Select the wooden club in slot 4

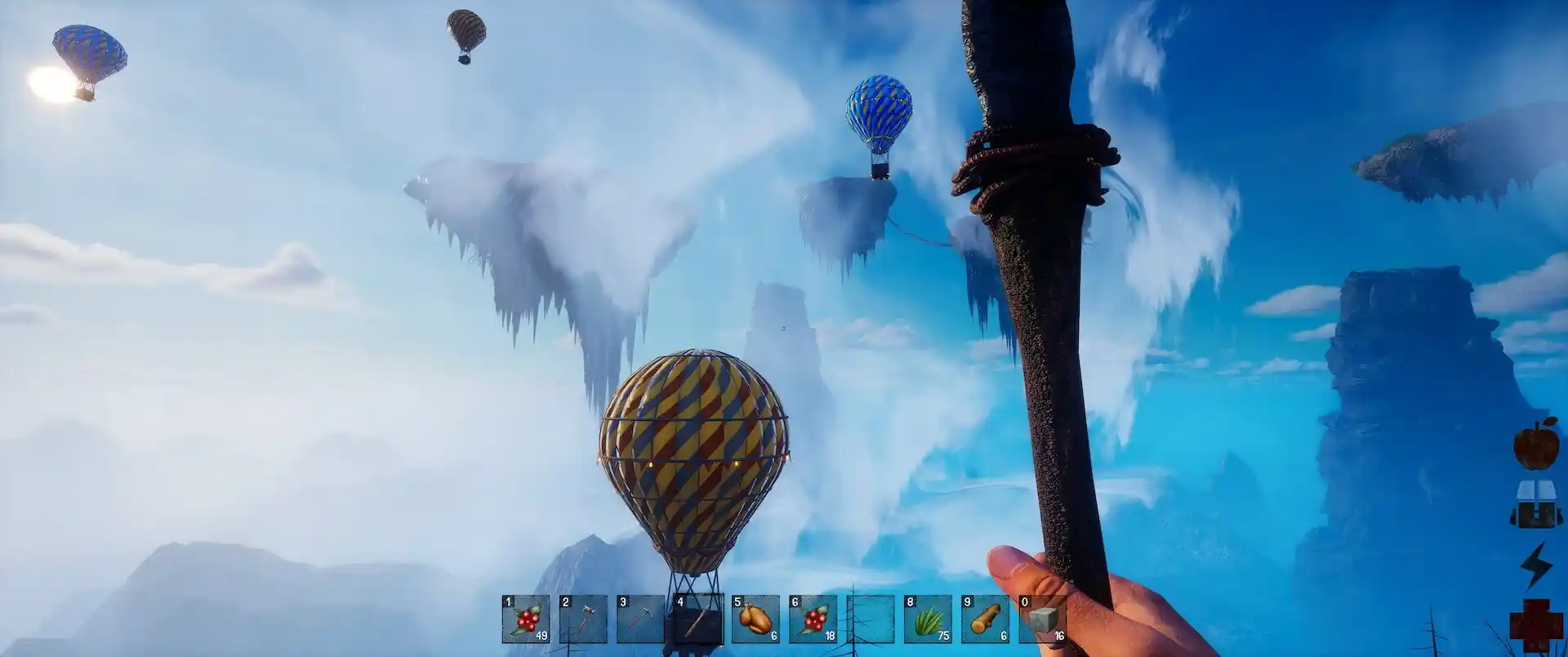(x=697, y=619)
